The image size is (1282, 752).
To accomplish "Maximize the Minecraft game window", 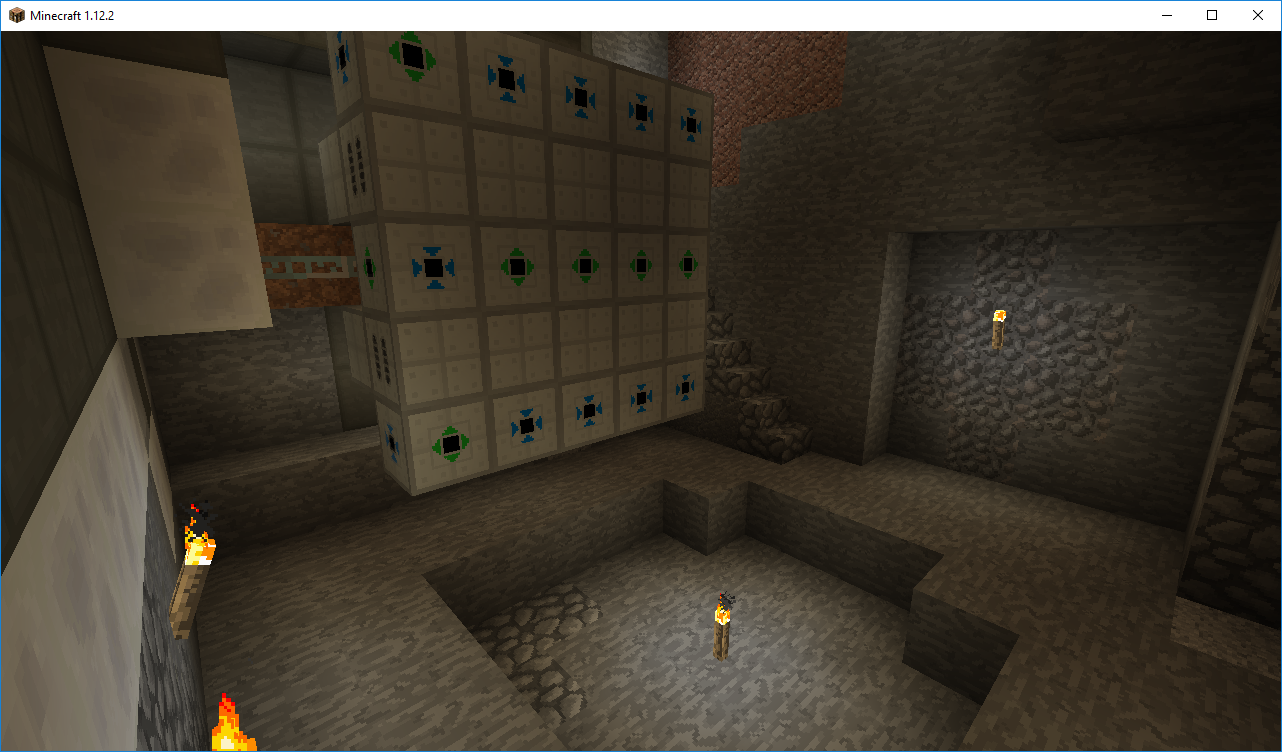I will click(x=1212, y=15).
